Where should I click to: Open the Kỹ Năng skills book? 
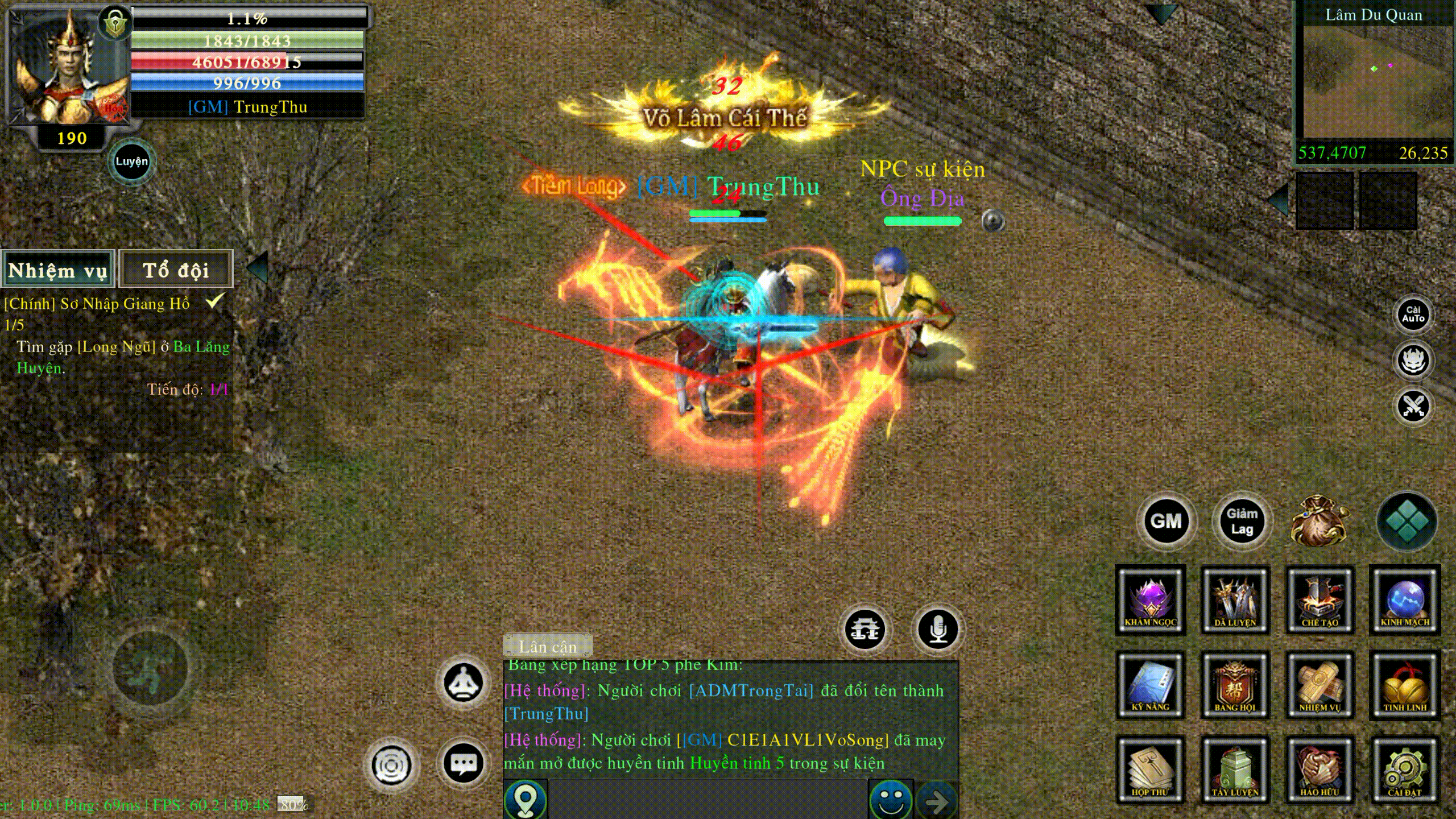[x=1150, y=685]
